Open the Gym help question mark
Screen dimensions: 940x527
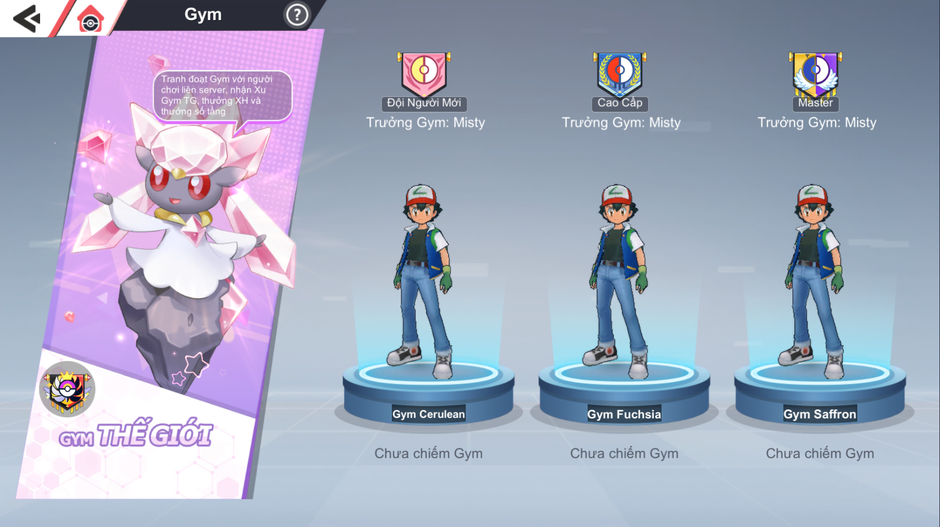297,15
